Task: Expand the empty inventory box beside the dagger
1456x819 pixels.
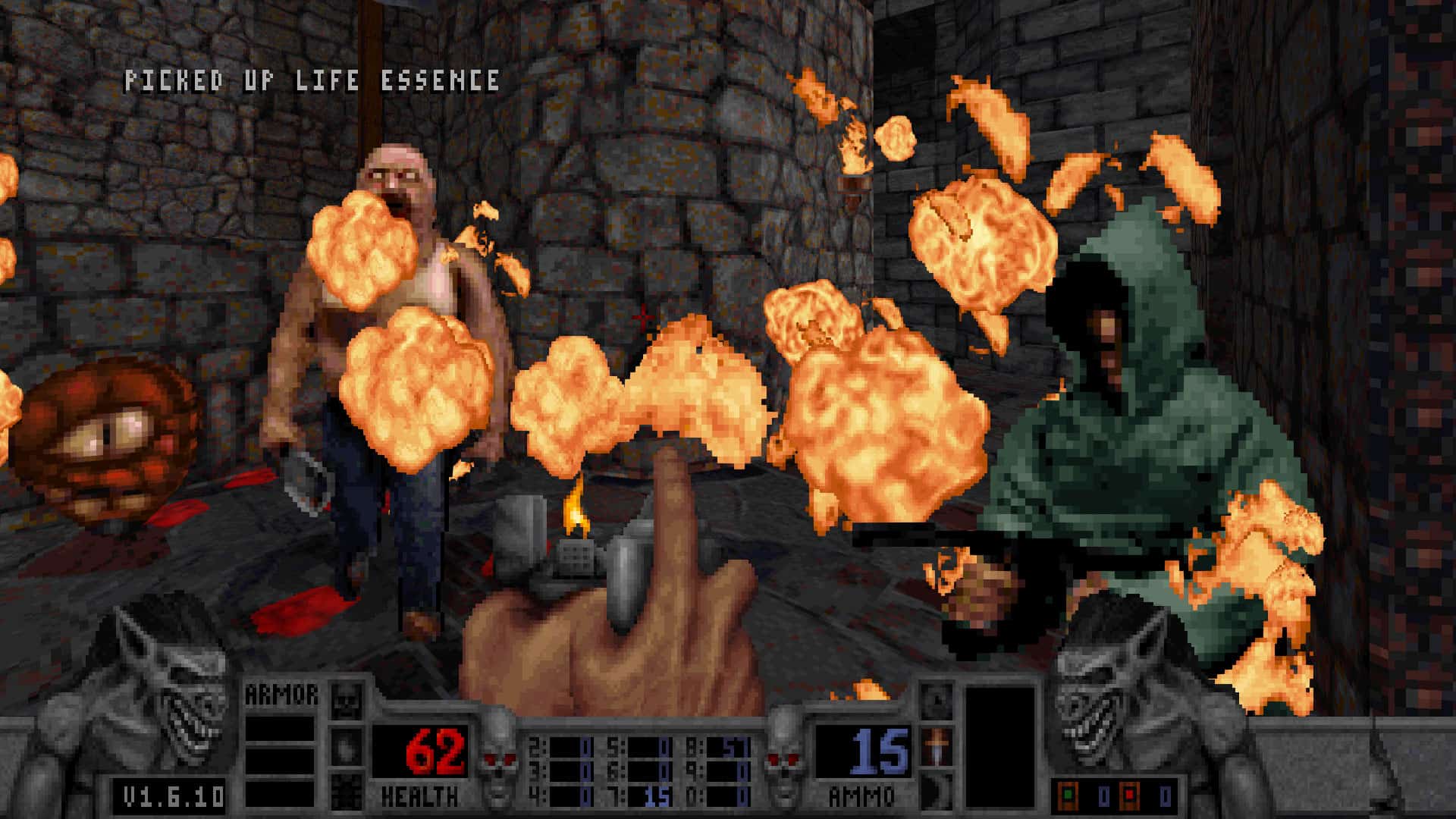Action: tap(1001, 746)
